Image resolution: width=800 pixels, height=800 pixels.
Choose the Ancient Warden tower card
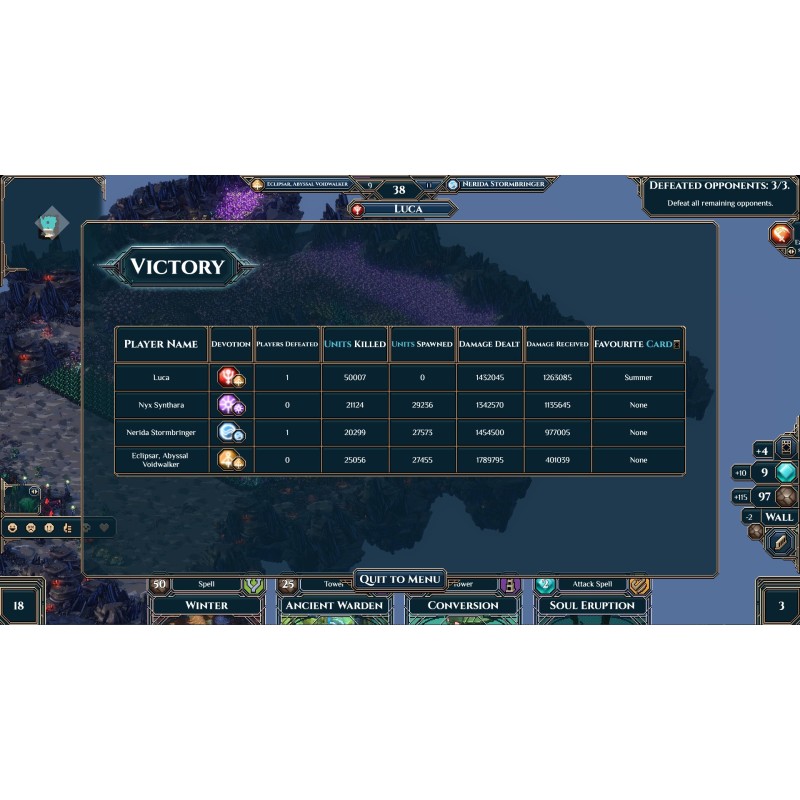(335, 605)
